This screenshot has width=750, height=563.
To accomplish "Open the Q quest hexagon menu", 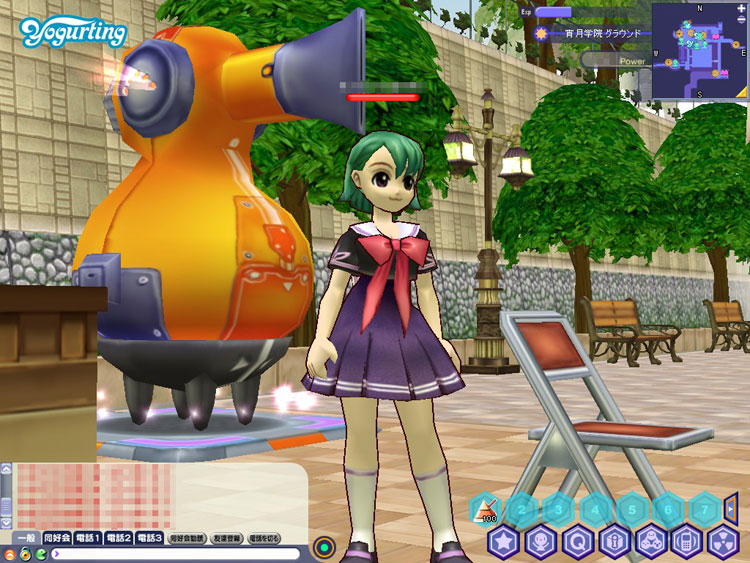I will 577,543.
